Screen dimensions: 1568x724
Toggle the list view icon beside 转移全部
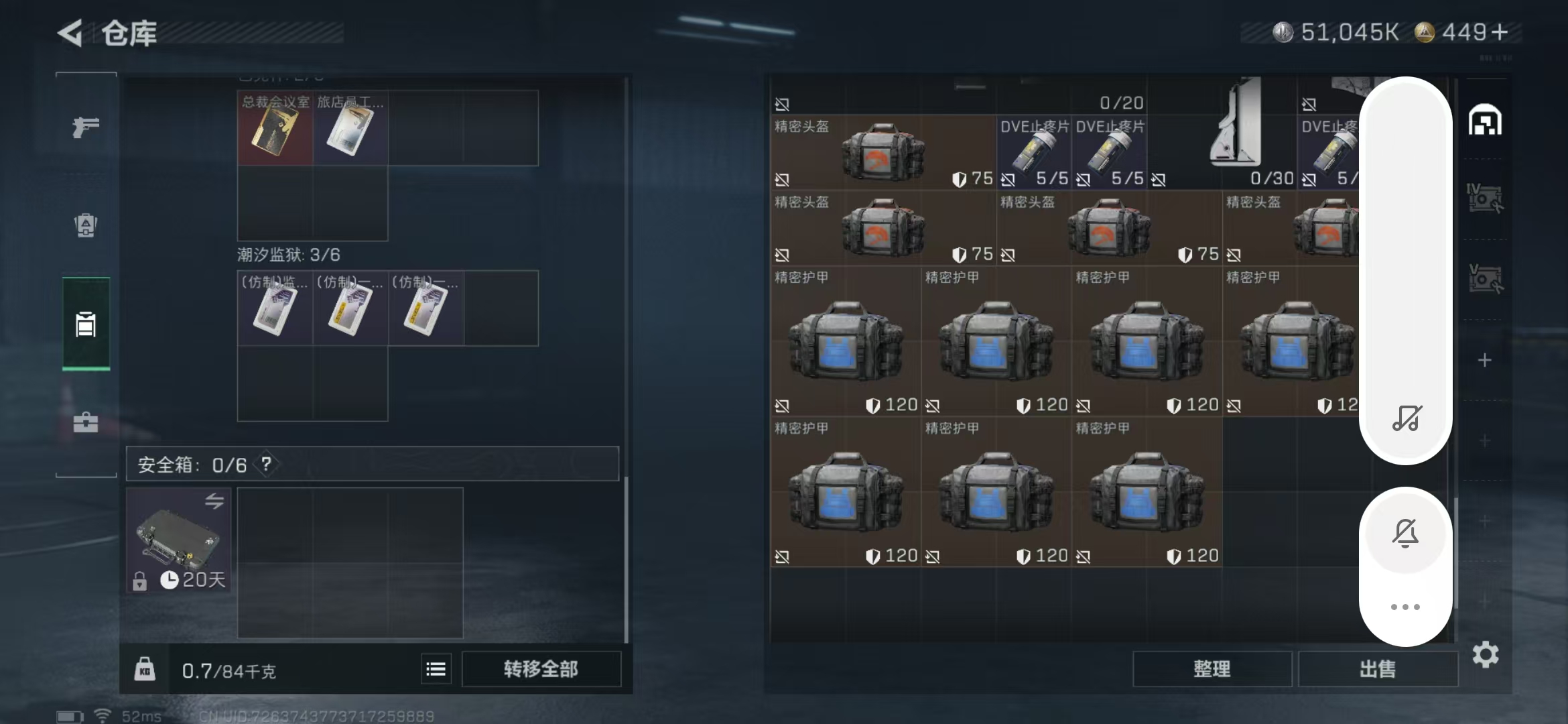[436, 669]
